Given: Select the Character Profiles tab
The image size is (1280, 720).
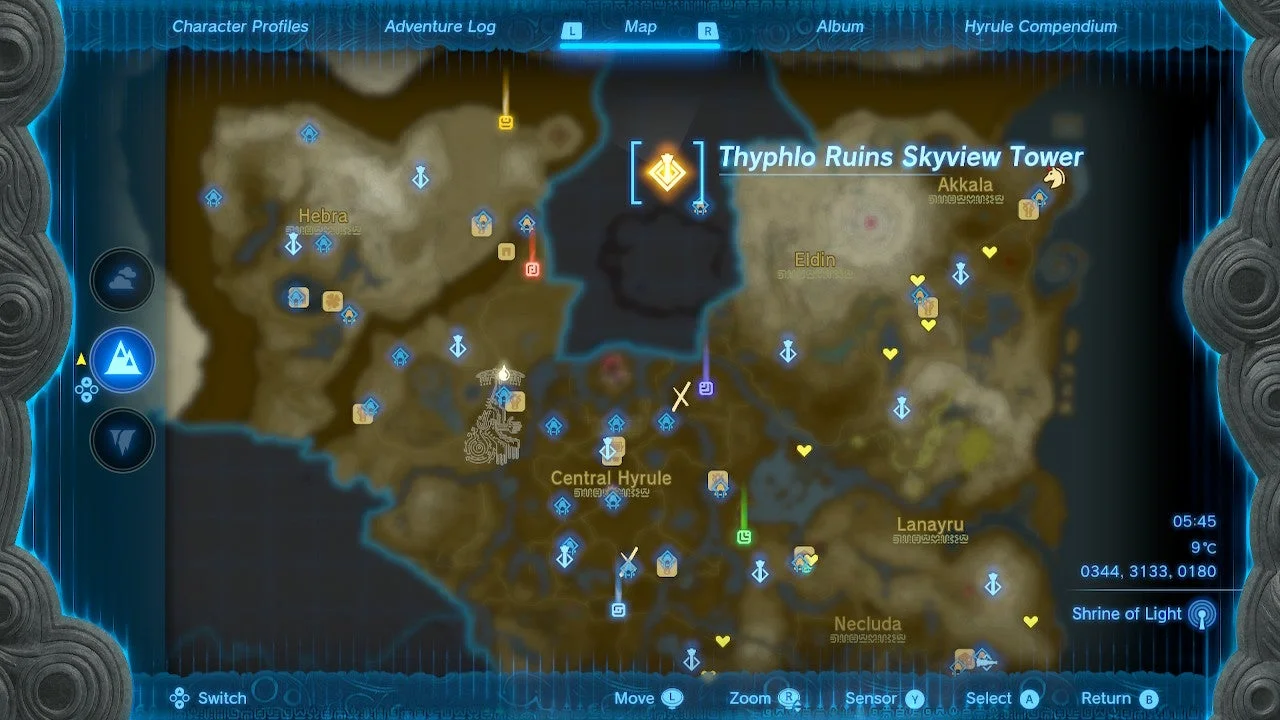Looking at the screenshot, I should pyautogui.click(x=240, y=27).
